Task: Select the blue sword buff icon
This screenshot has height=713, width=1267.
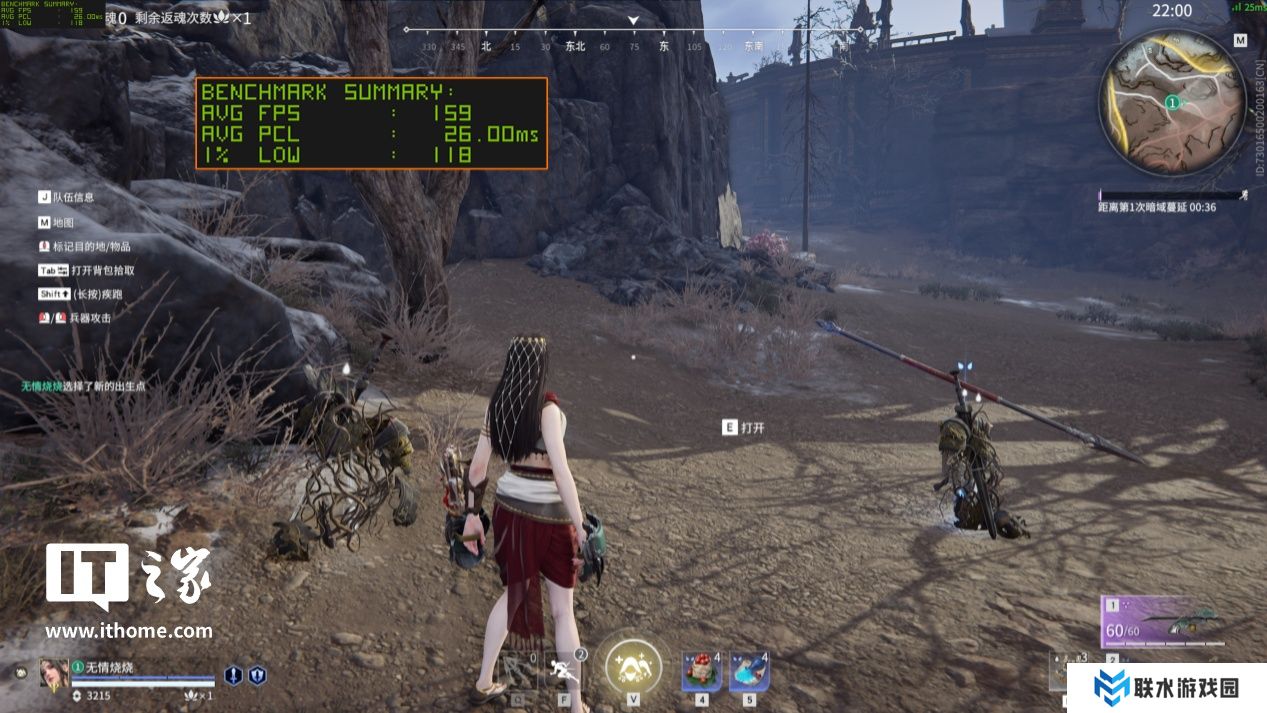Action: [233, 675]
